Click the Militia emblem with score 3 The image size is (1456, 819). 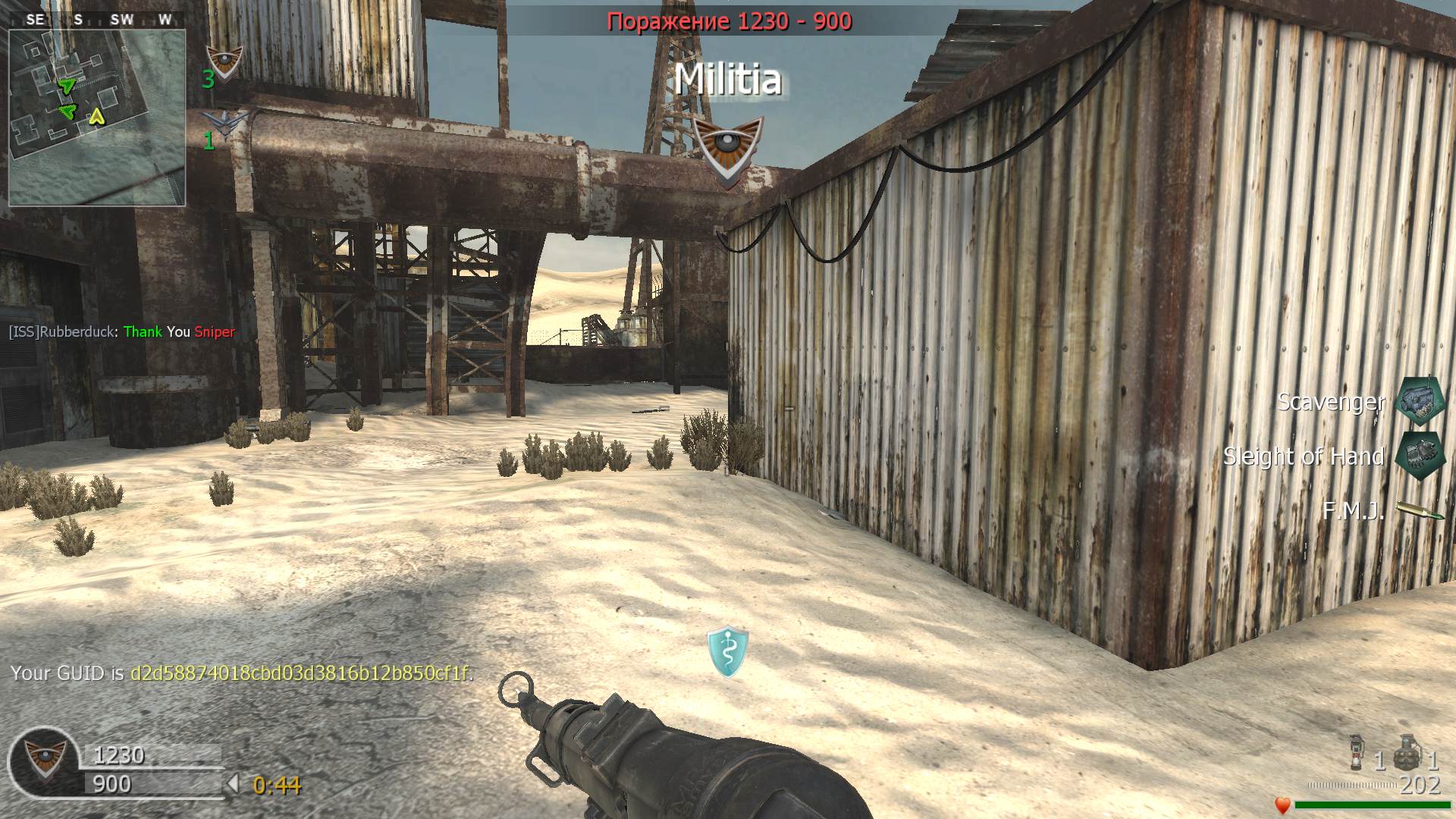click(x=224, y=61)
